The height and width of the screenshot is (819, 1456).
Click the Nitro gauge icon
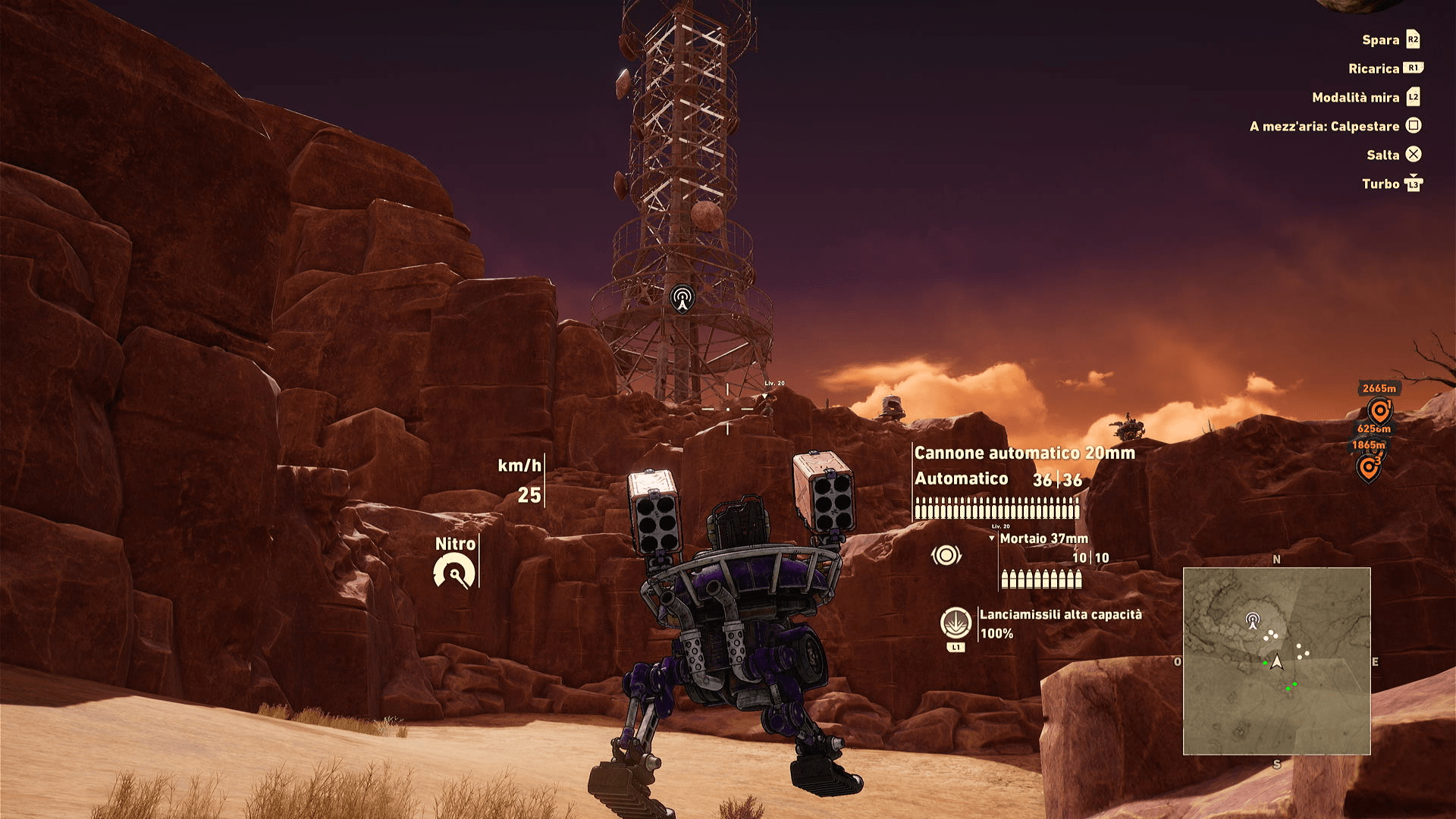tap(454, 572)
